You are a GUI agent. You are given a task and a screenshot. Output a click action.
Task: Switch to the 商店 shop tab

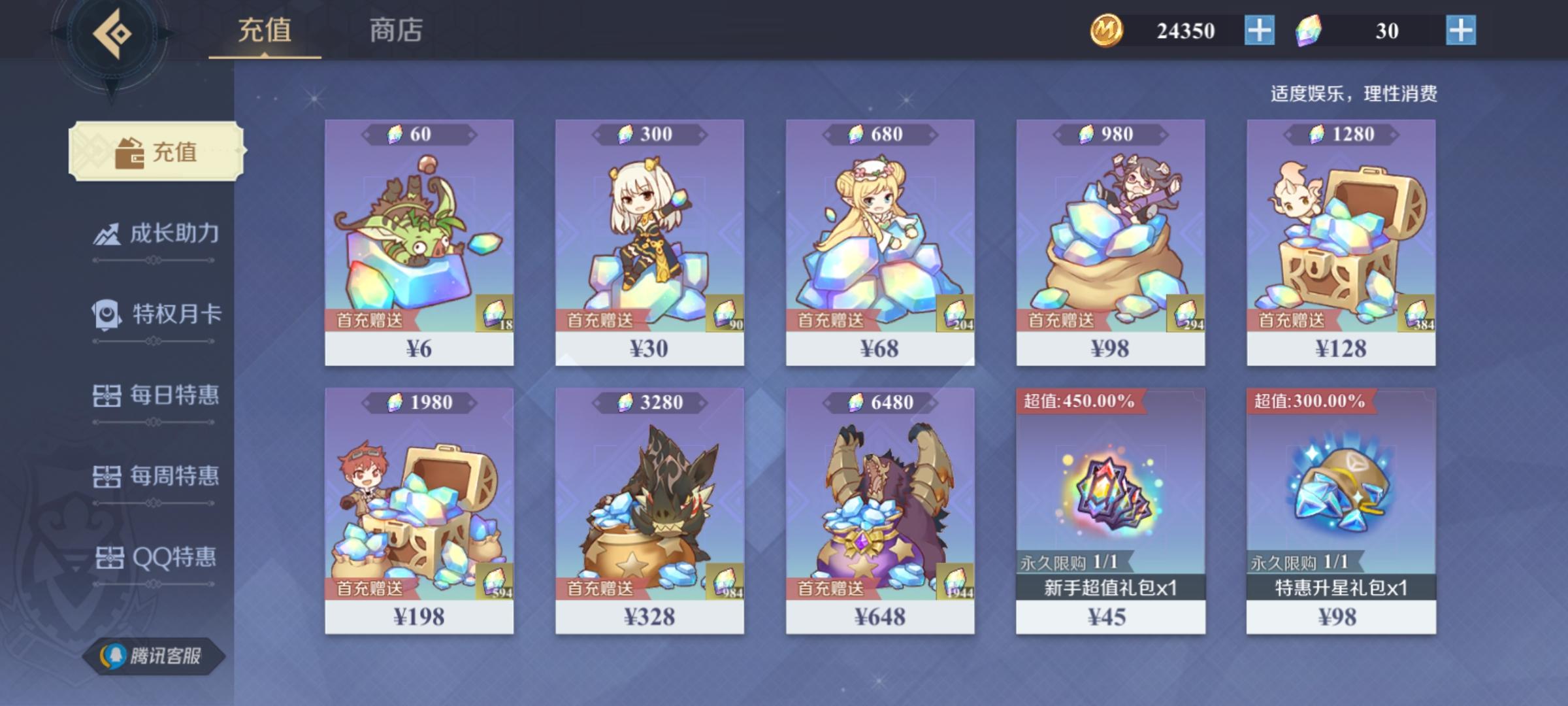click(395, 29)
